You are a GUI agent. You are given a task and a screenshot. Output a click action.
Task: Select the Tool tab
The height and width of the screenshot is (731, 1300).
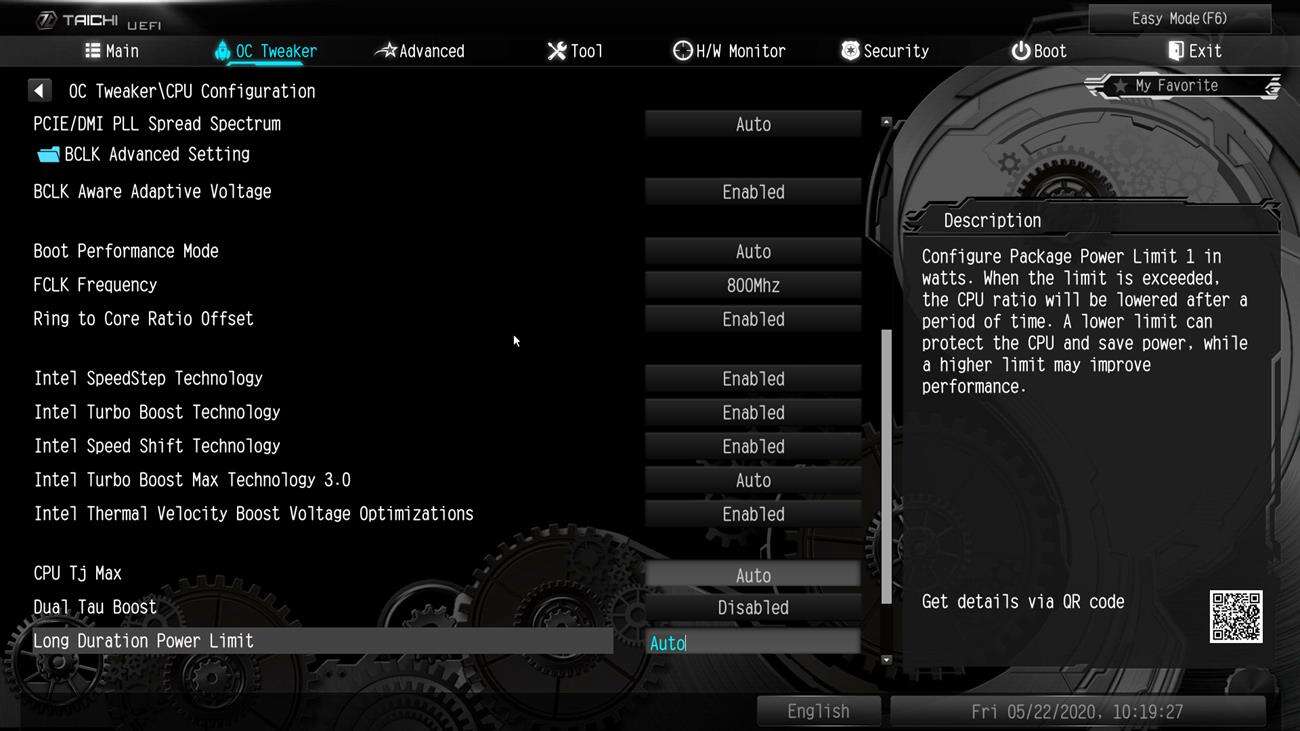[x=575, y=51]
